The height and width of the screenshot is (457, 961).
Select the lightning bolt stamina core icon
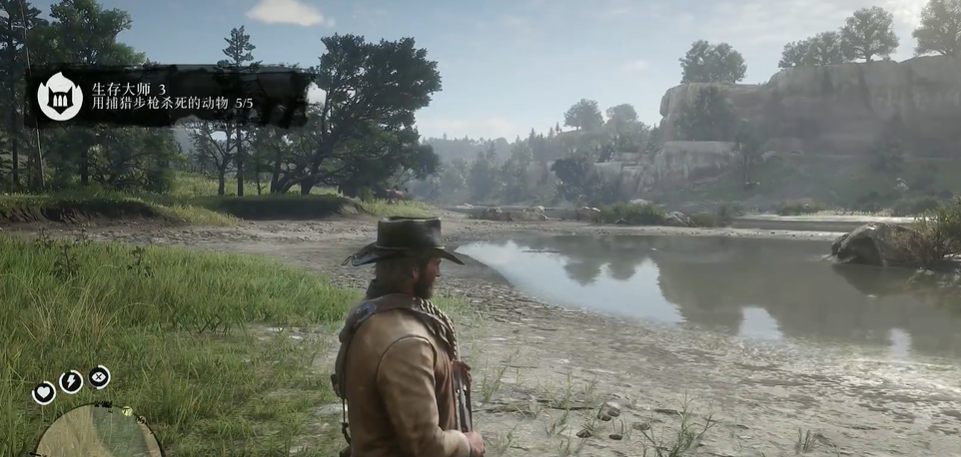[x=71, y=381]
